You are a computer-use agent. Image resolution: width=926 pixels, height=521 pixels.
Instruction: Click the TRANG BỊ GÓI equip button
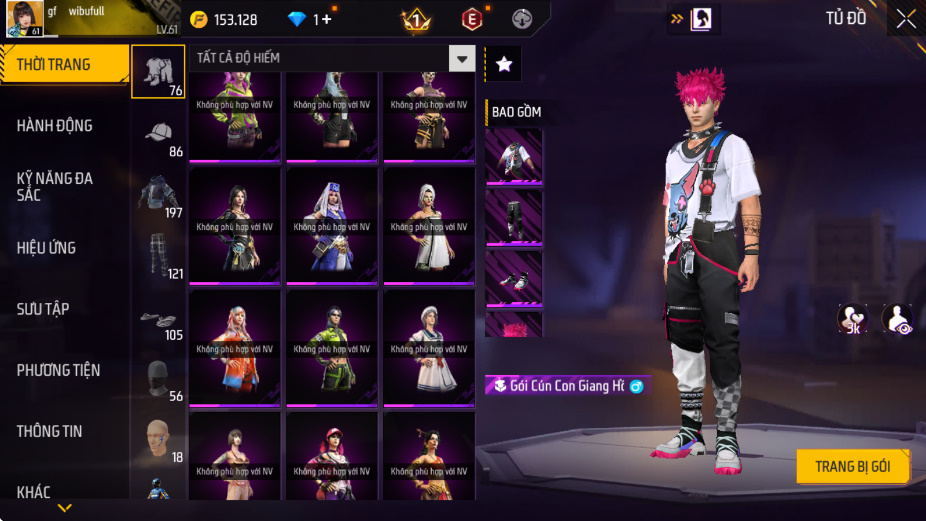pos(853,467)
